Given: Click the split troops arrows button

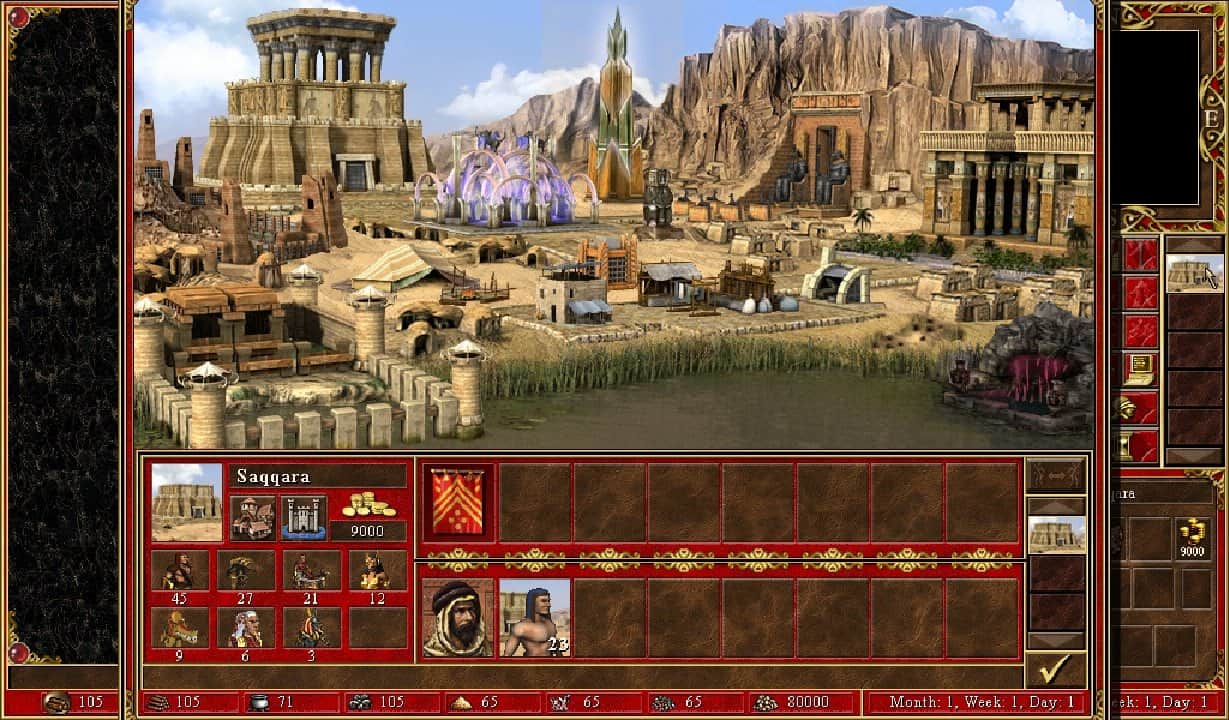Looking at the screenshot, I should point(1055,475).
